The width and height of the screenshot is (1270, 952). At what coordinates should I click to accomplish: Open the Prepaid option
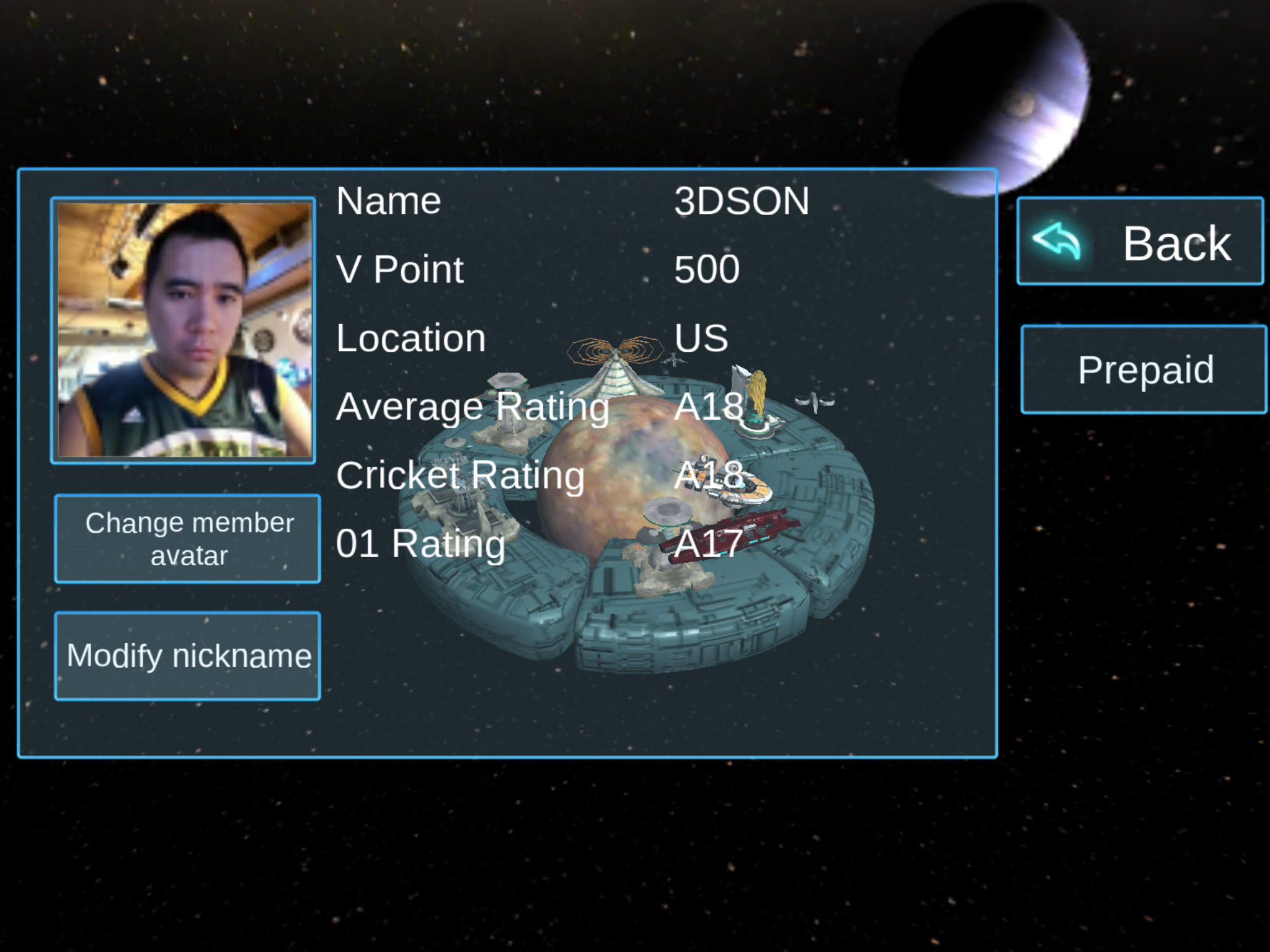[x=1143, y=369]
